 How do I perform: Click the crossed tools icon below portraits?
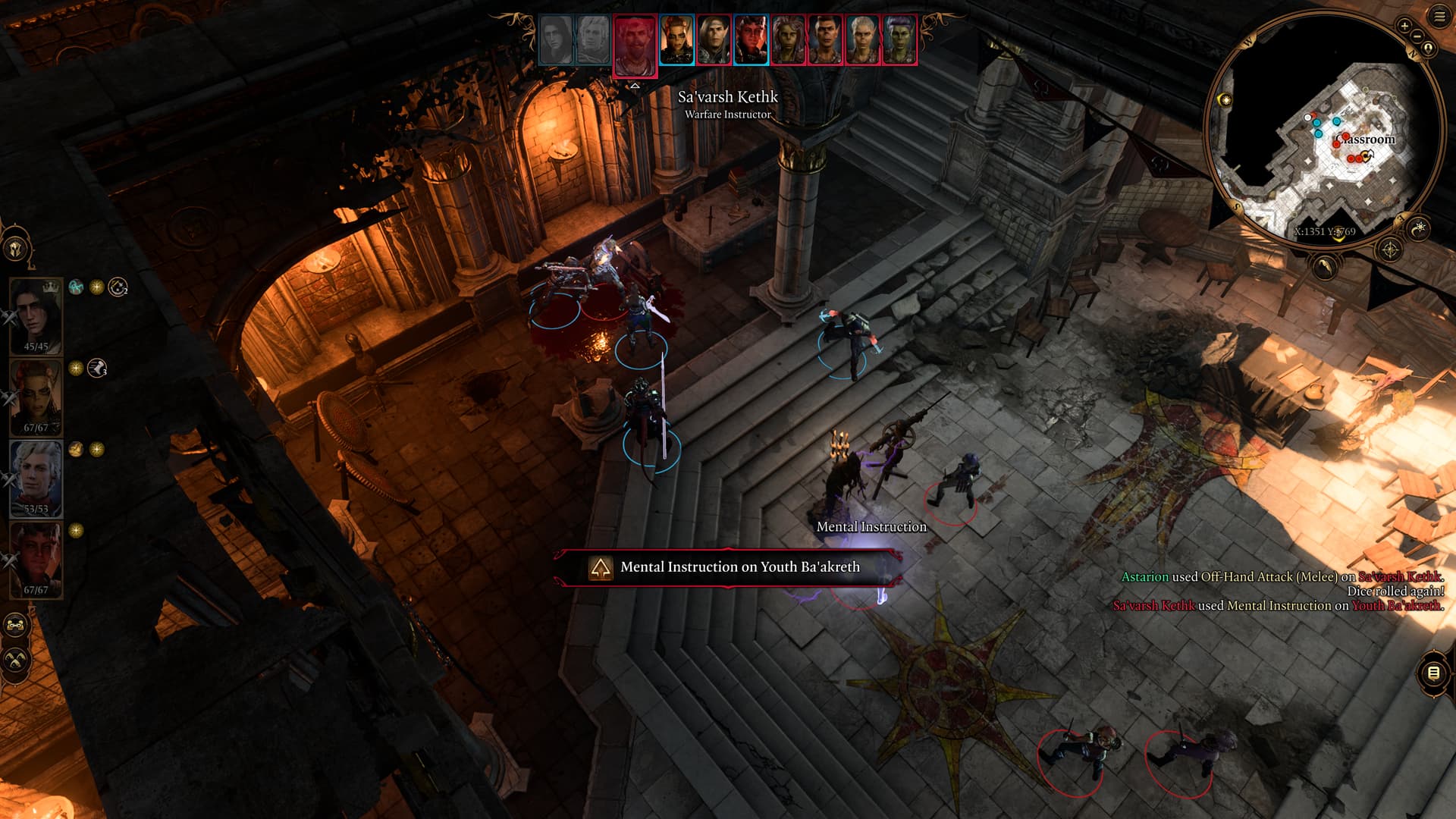[x=16, y=660]
